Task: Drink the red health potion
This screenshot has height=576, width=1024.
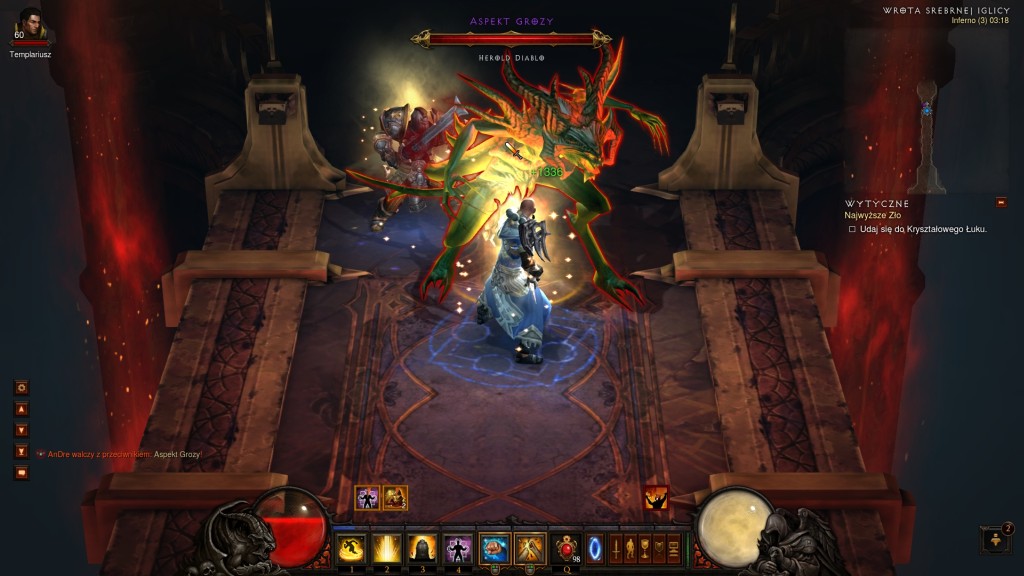Action: tap(567, 548)
